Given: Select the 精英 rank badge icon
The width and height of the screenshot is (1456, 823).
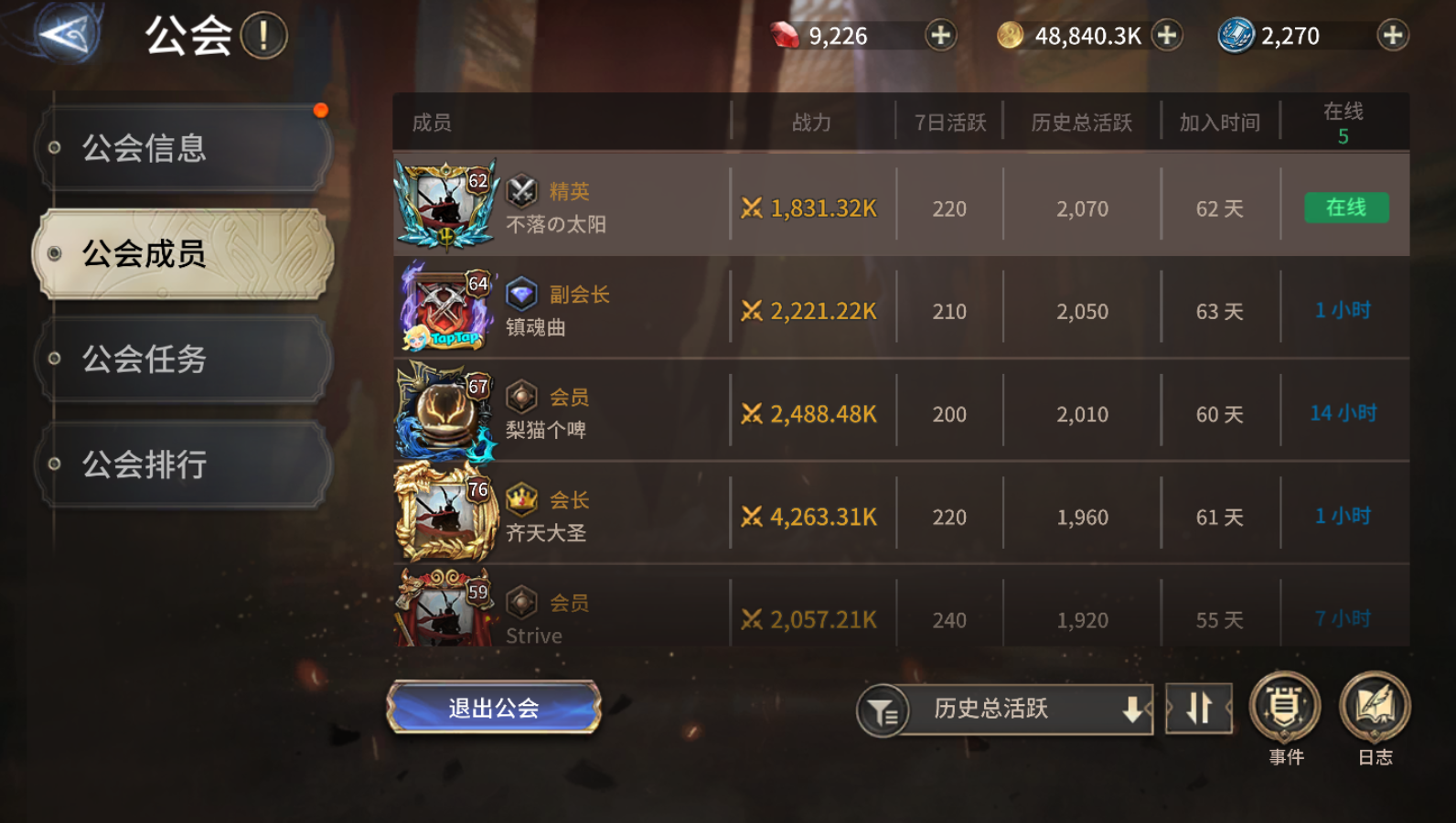Looking at the screenshot, I should coord(521,191).
